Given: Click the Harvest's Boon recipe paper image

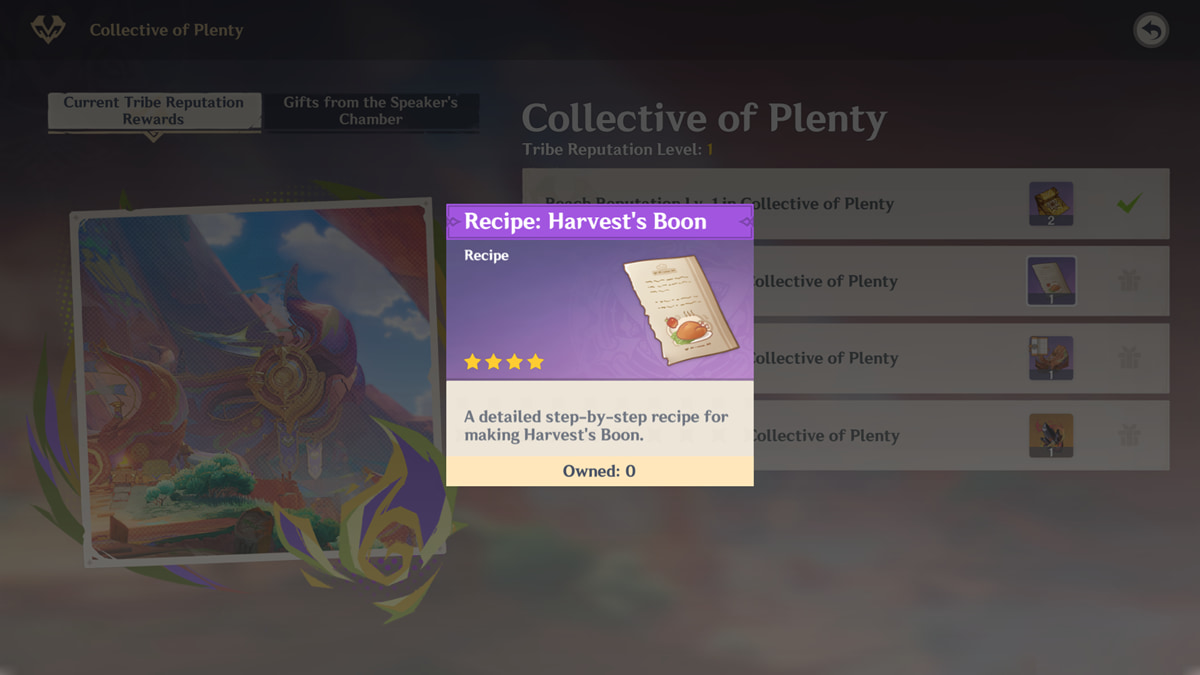Looking at the screenshot, I should (680, 308).
